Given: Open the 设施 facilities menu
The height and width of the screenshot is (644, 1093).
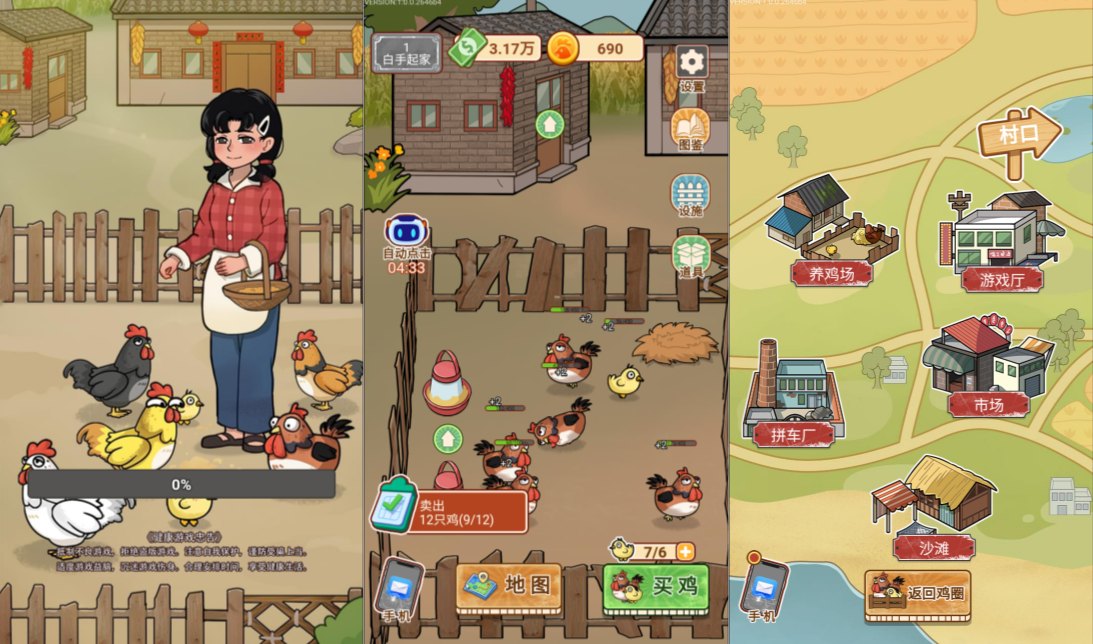Looking at the screenshot, I should (x=690, y=193).
